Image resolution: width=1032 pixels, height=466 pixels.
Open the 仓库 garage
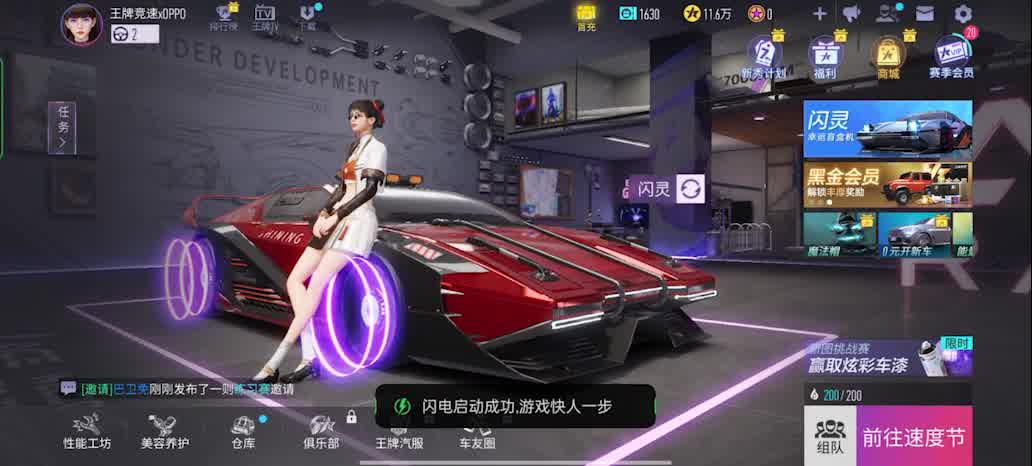tap(243, 432)
